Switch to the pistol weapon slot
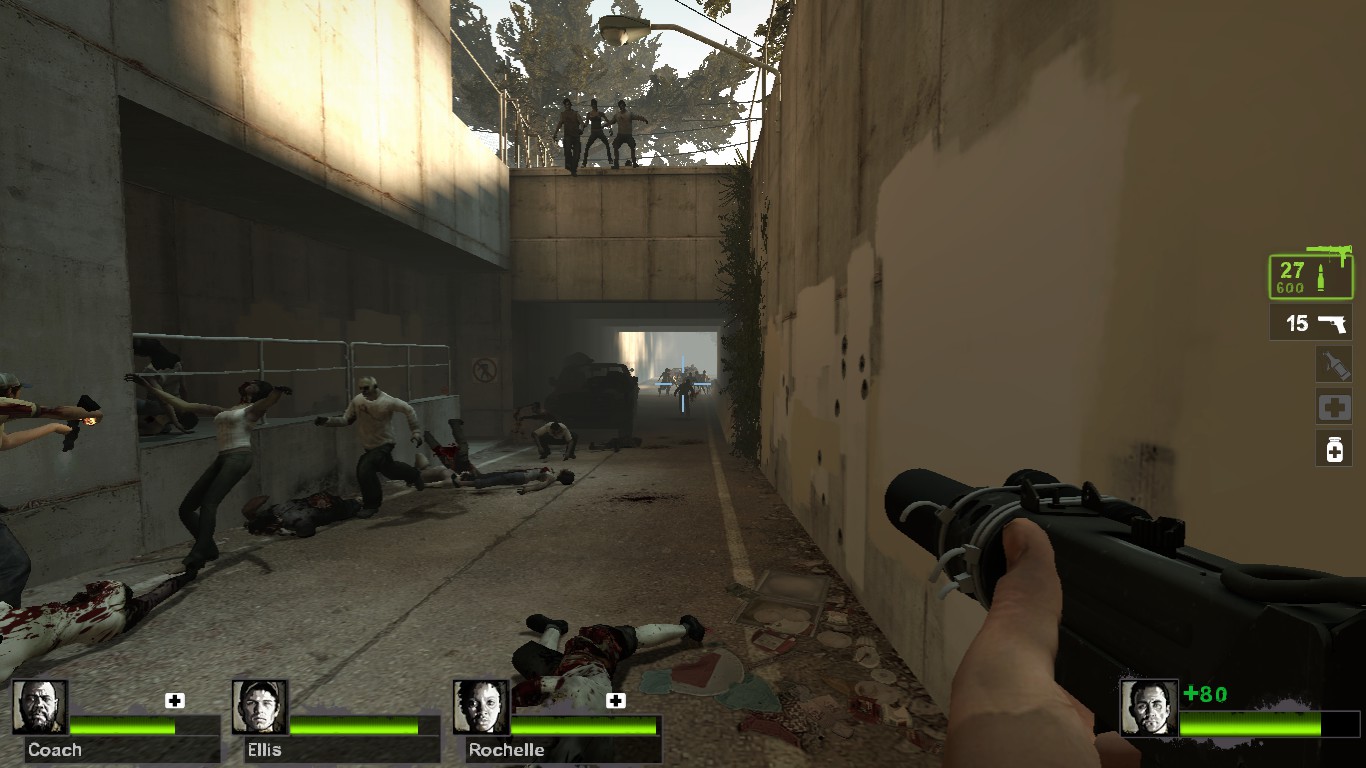 (x=1310, y=323)
